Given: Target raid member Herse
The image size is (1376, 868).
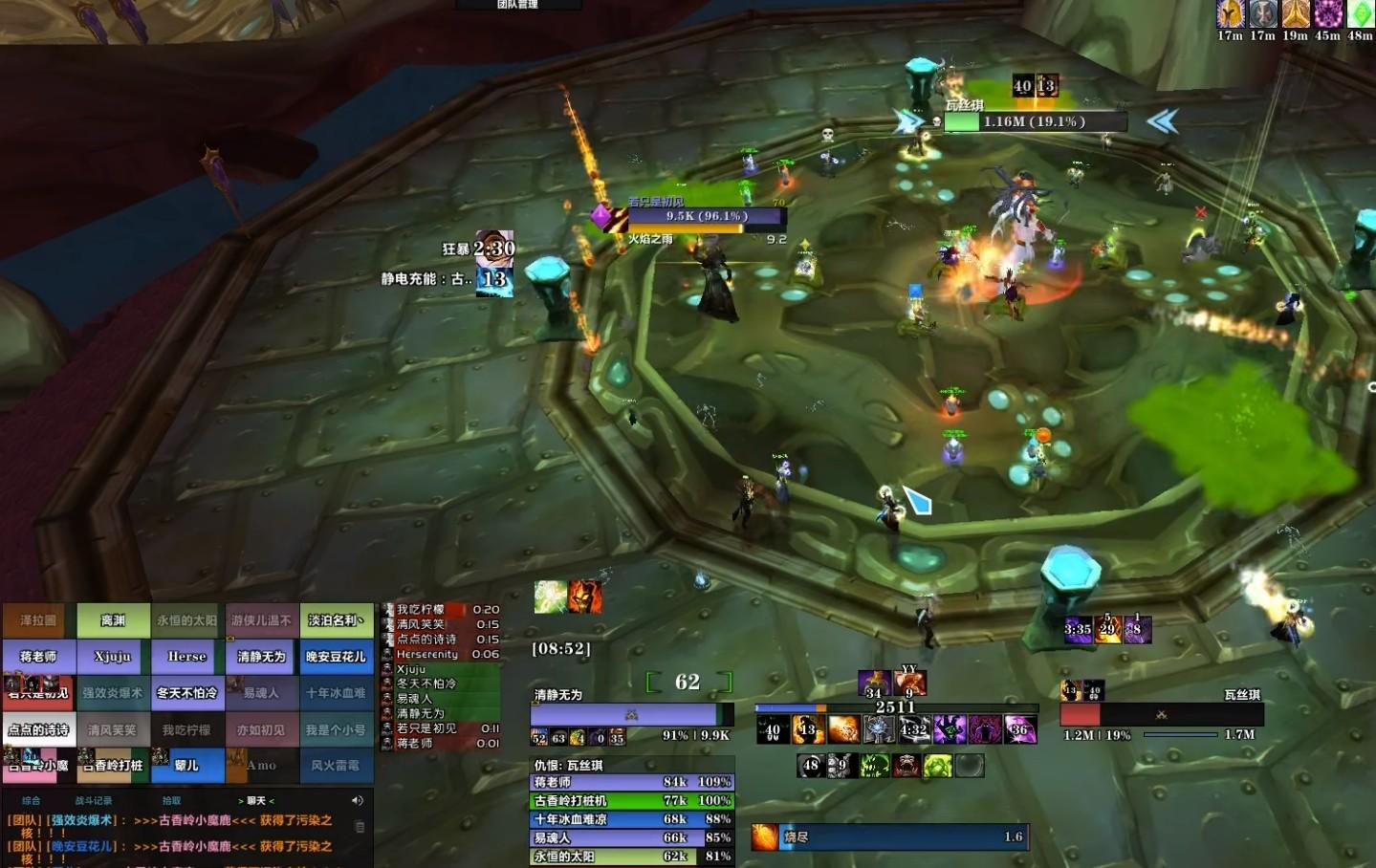Looking at the screenshot, I should tap(187, 657).
